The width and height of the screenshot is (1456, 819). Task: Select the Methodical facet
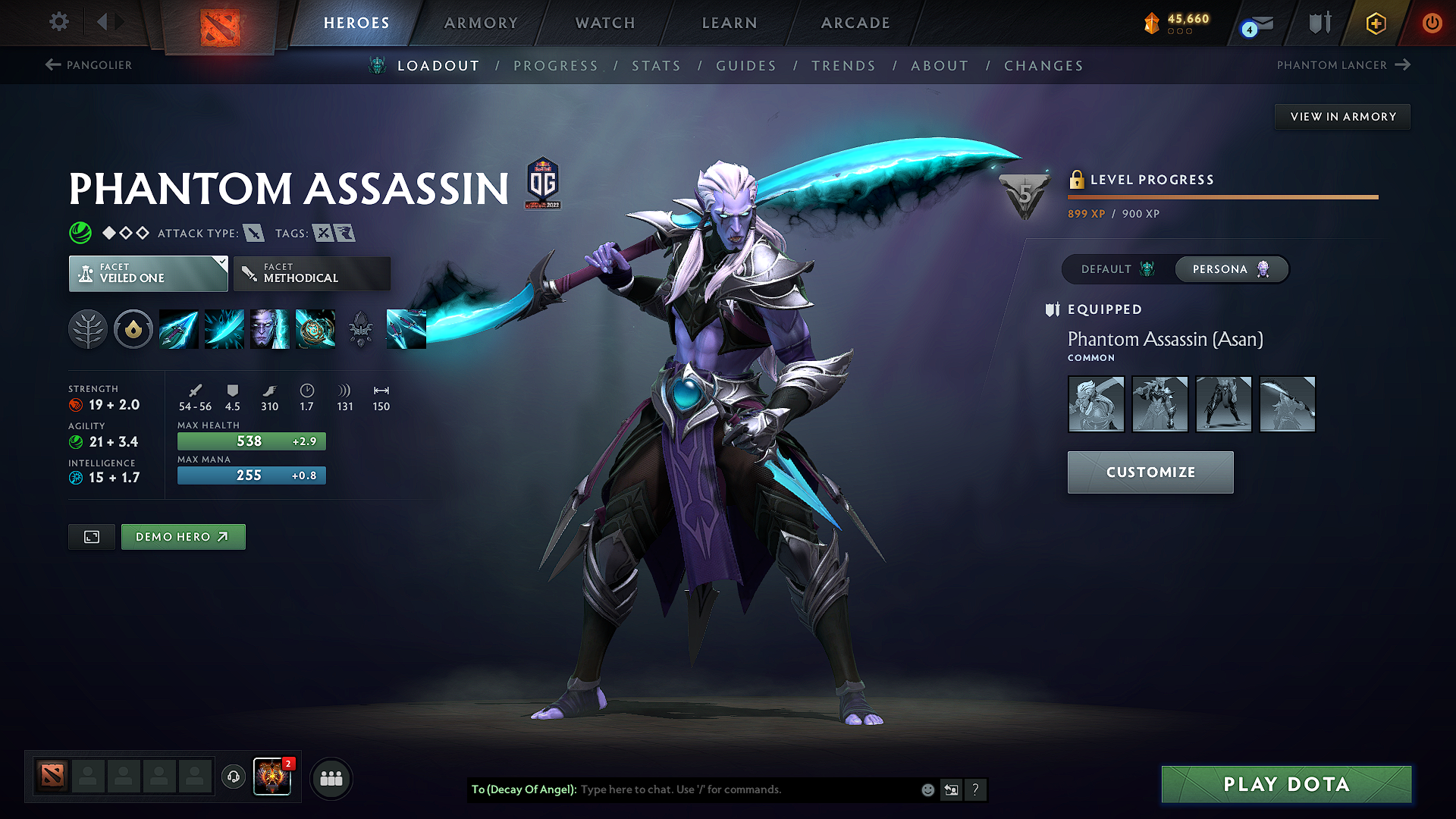pos(311,273)
